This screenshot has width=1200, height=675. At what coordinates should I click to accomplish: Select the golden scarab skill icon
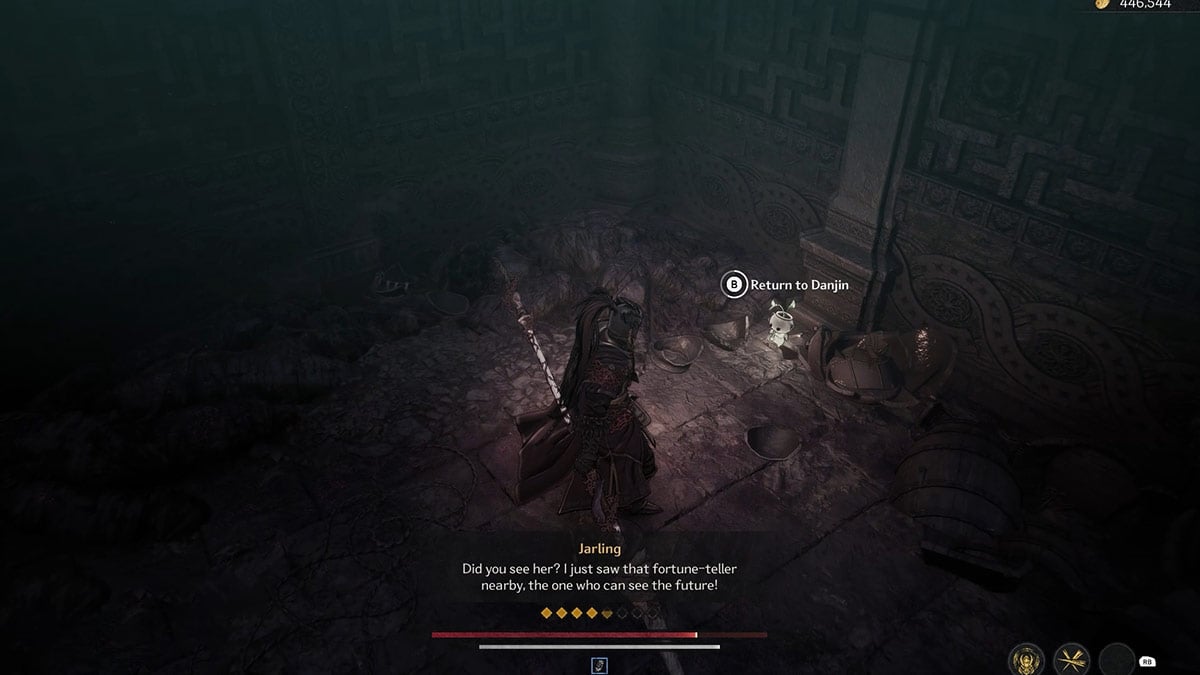pos(1027,658)
